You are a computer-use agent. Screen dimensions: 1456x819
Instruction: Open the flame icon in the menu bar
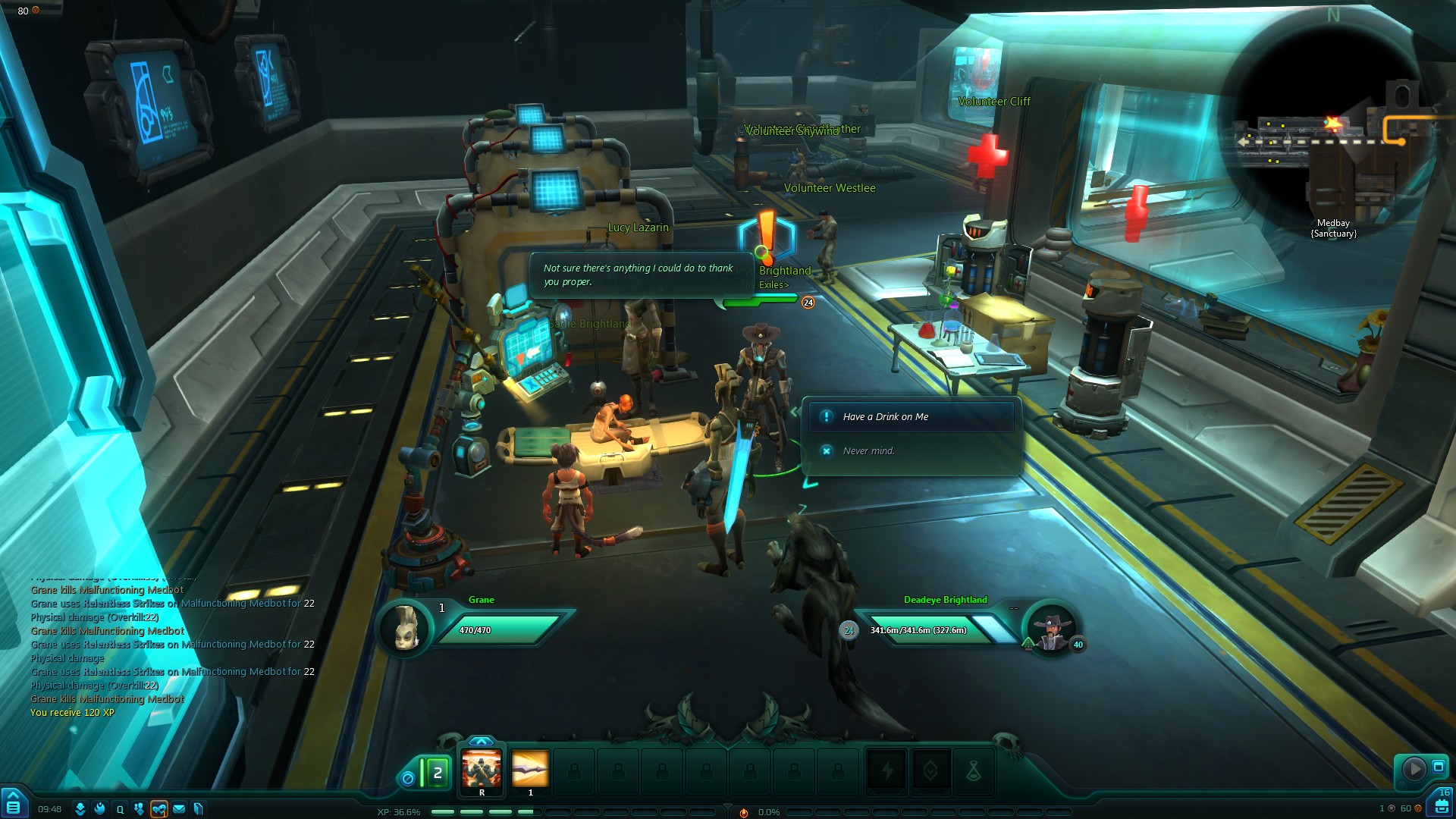[x=100, y=809]
